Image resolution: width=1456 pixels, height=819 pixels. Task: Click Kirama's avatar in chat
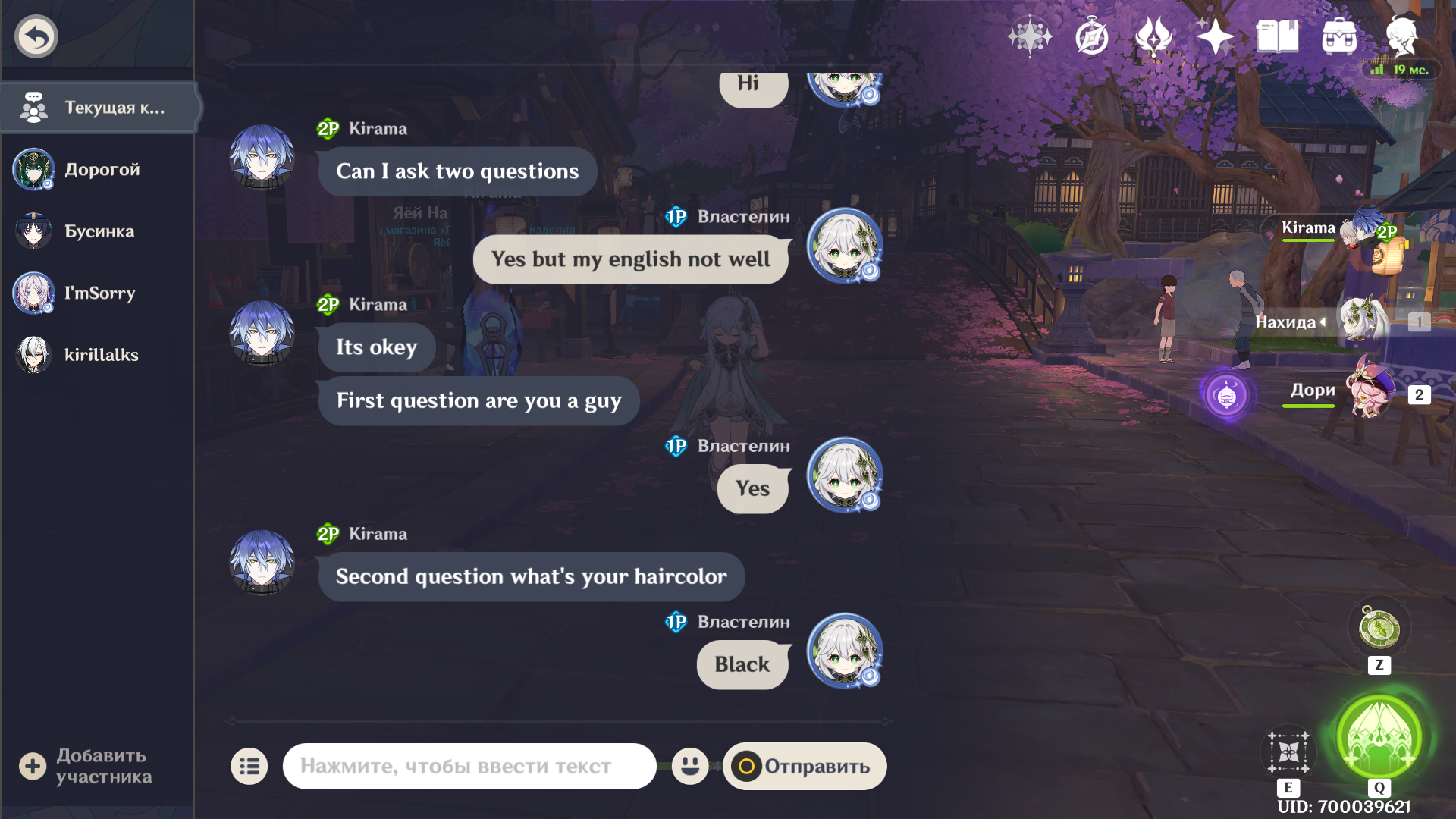pos(262,156)
